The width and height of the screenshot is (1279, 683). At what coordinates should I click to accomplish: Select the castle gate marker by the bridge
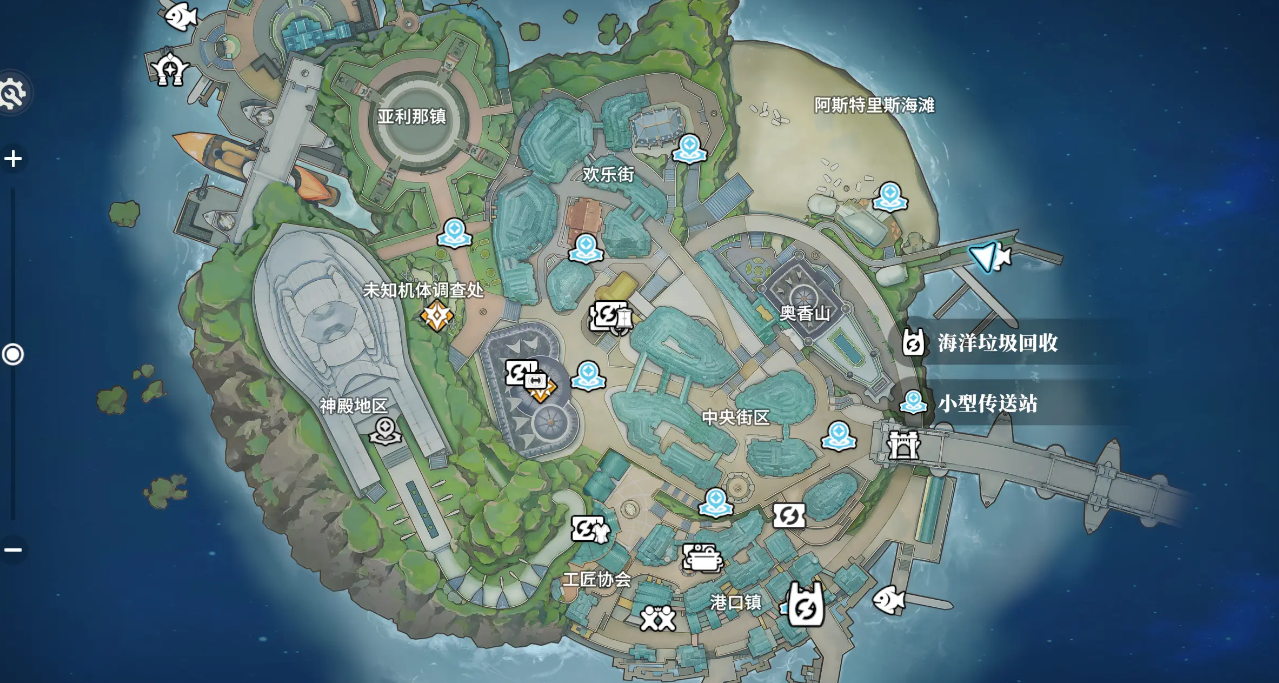coord(903,443)
